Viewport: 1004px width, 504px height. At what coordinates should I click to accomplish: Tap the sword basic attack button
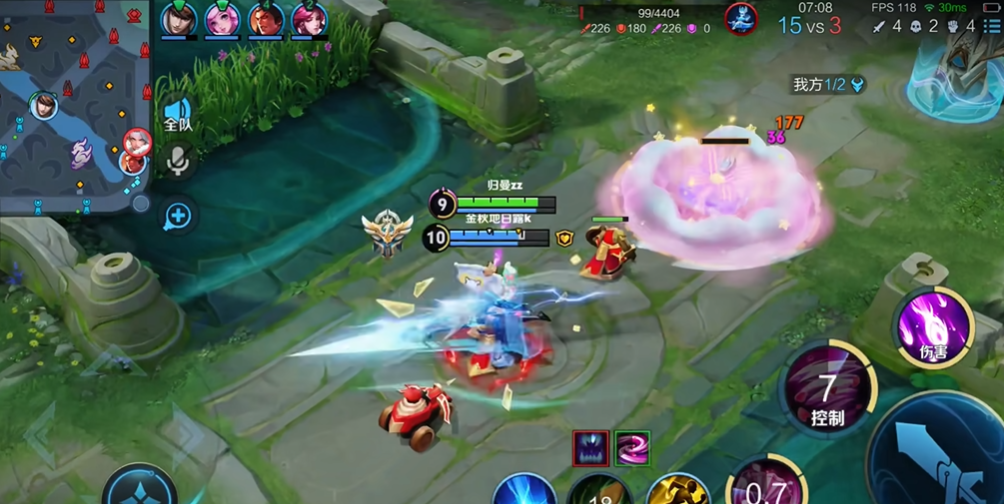[935, 450]
